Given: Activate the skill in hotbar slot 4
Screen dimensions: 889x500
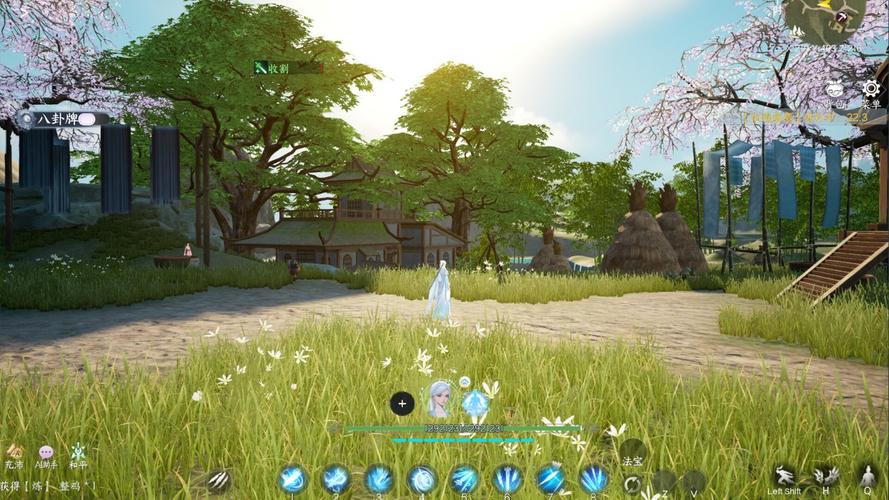Looking at the screenshot, I should pyautogui.click(x=421, y=479).
